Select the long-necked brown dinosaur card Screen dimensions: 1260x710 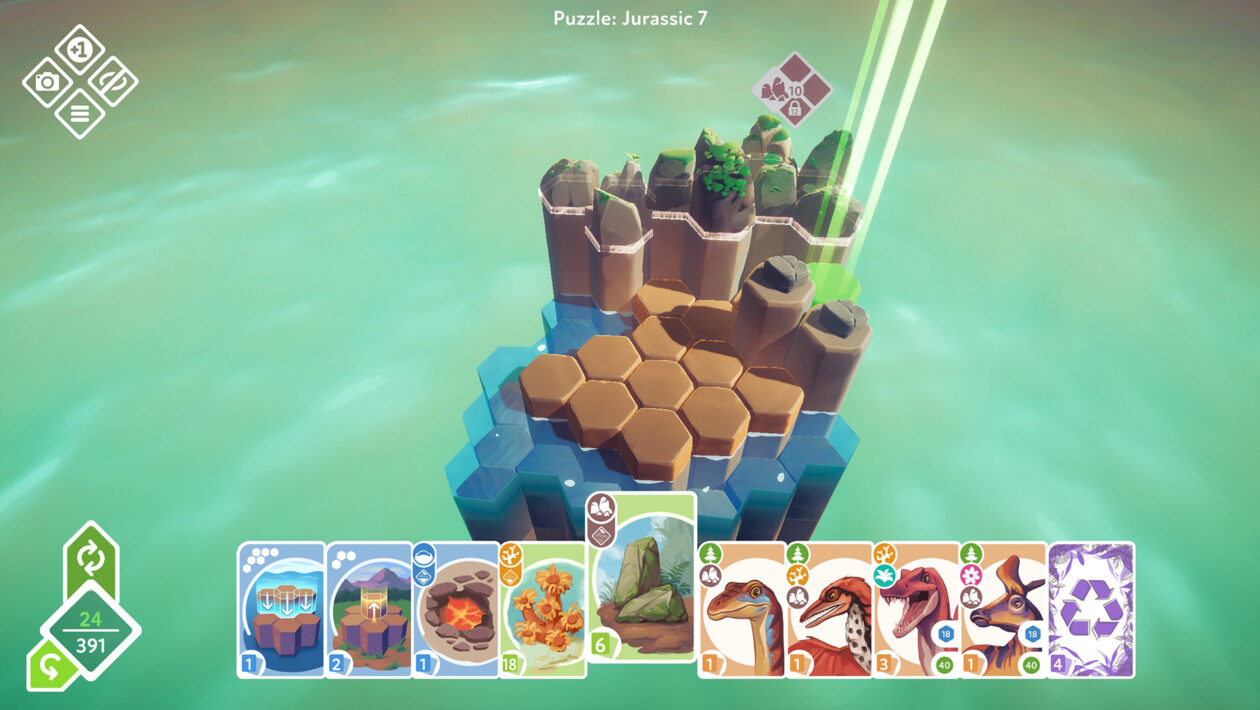point(741,610)
